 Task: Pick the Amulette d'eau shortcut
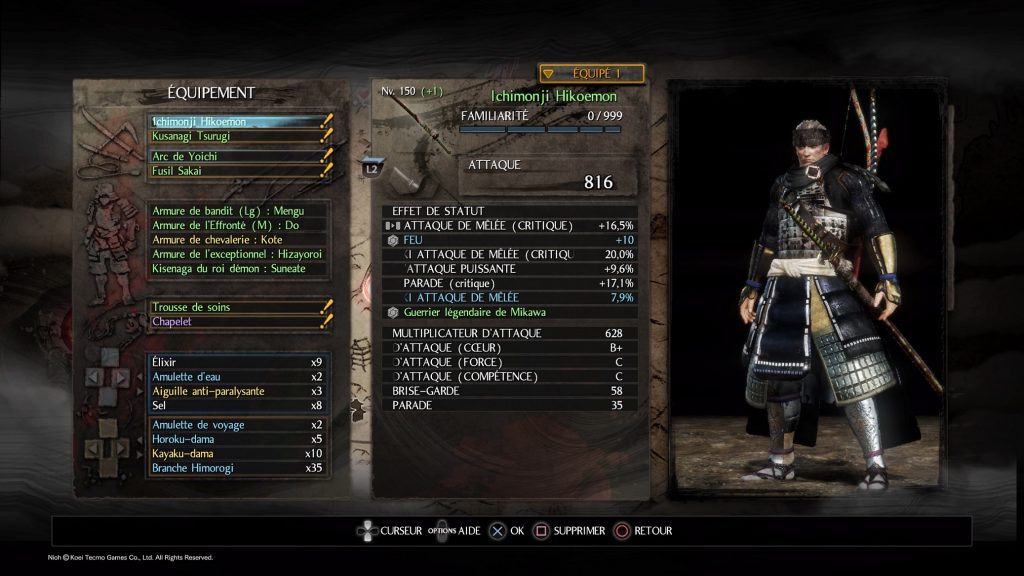(236, 376)
